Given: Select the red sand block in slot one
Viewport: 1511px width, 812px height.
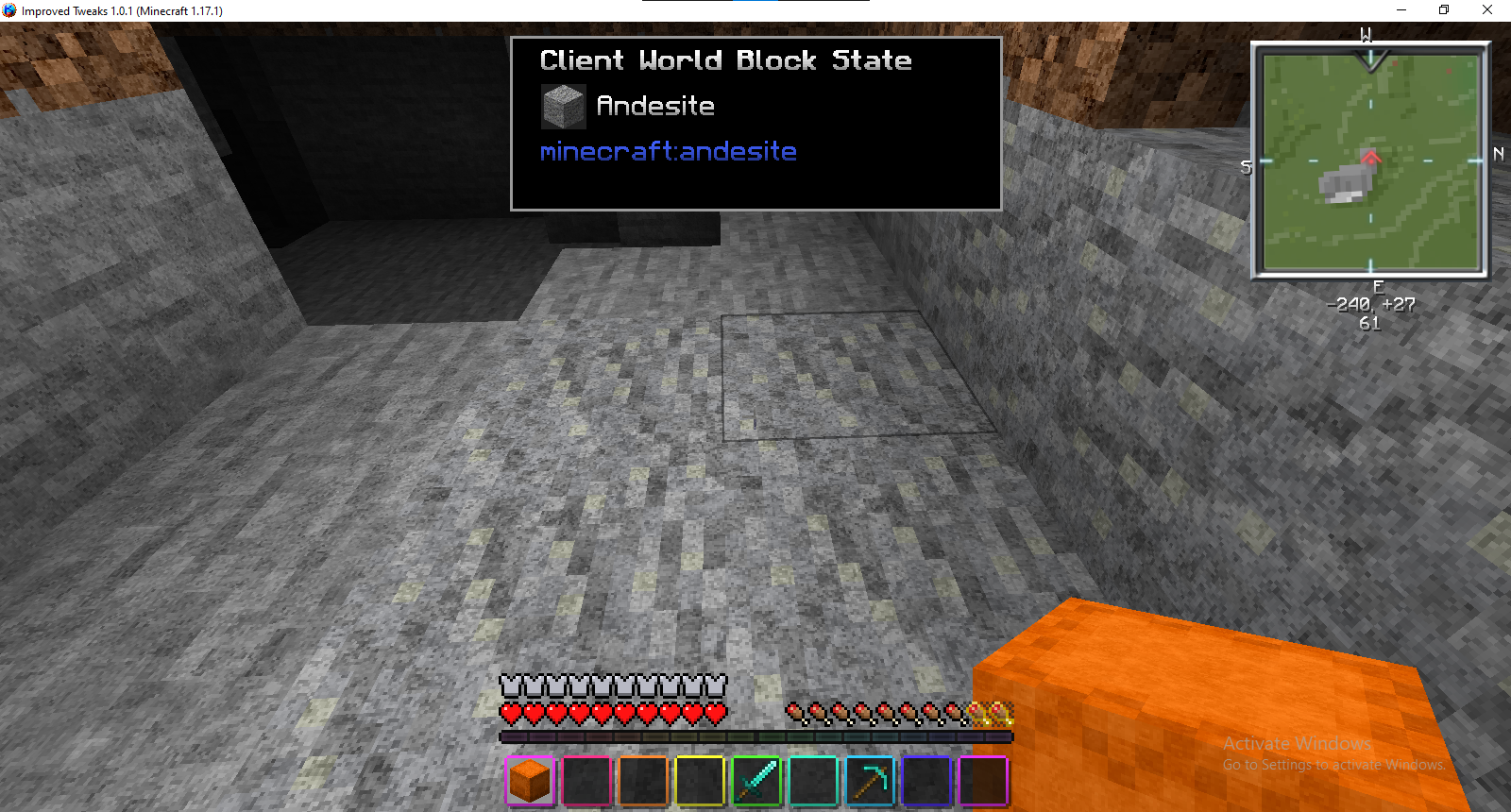Looking at the screenshot, I should 529,781.
